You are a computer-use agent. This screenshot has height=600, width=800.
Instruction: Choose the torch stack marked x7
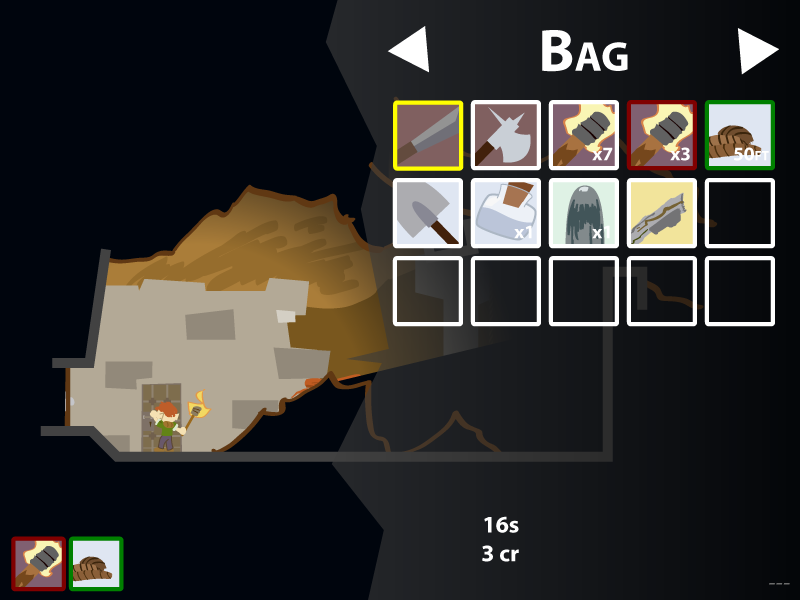coord(584,135)
